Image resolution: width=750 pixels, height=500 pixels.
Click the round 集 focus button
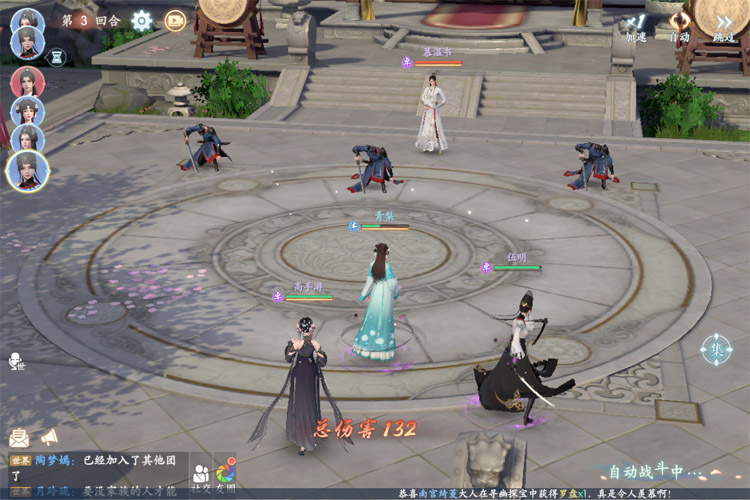[x=716, y=349]
